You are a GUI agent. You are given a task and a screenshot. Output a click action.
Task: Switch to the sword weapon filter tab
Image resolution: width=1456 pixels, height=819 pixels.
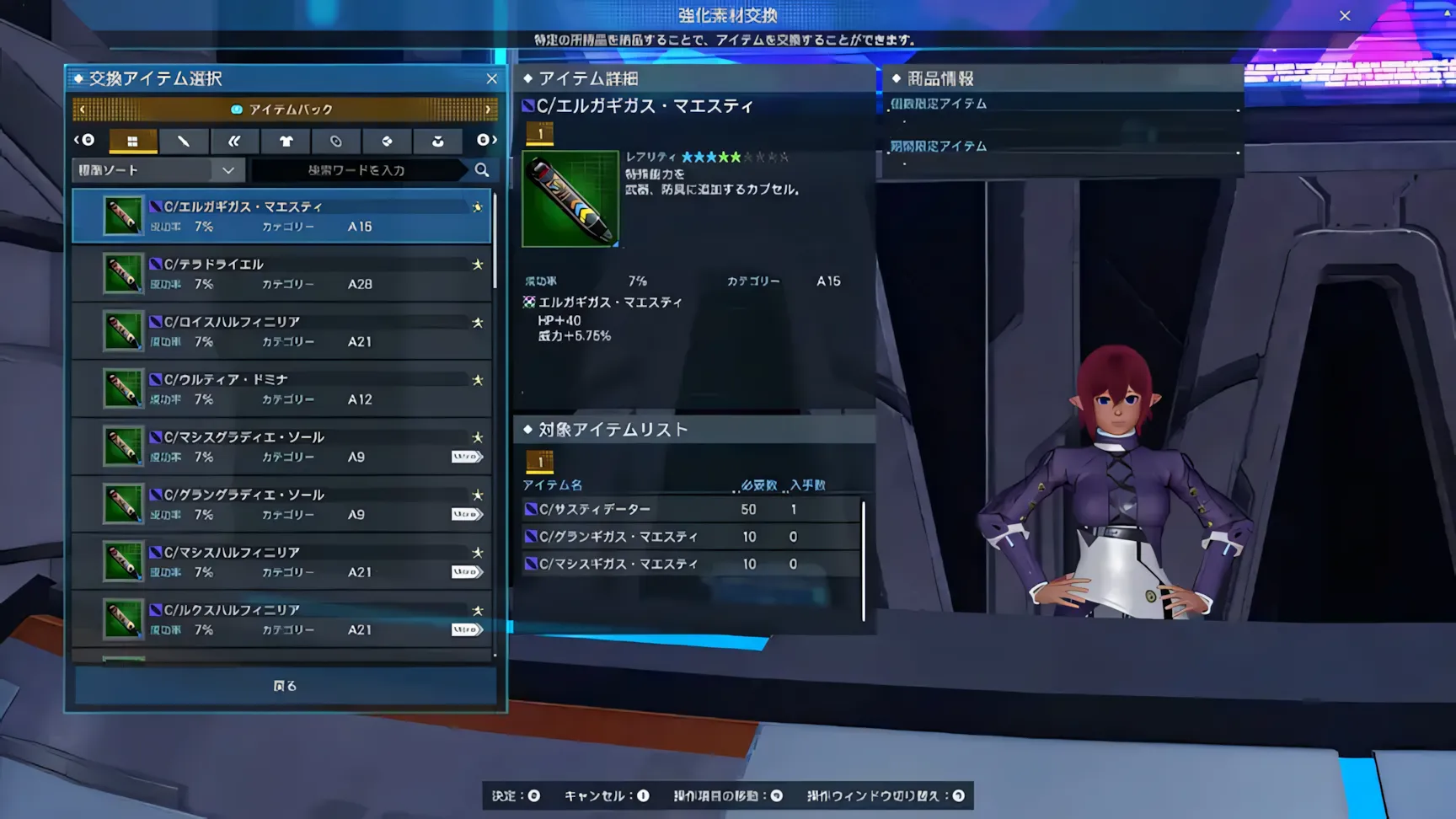click(x=183, y=141)
